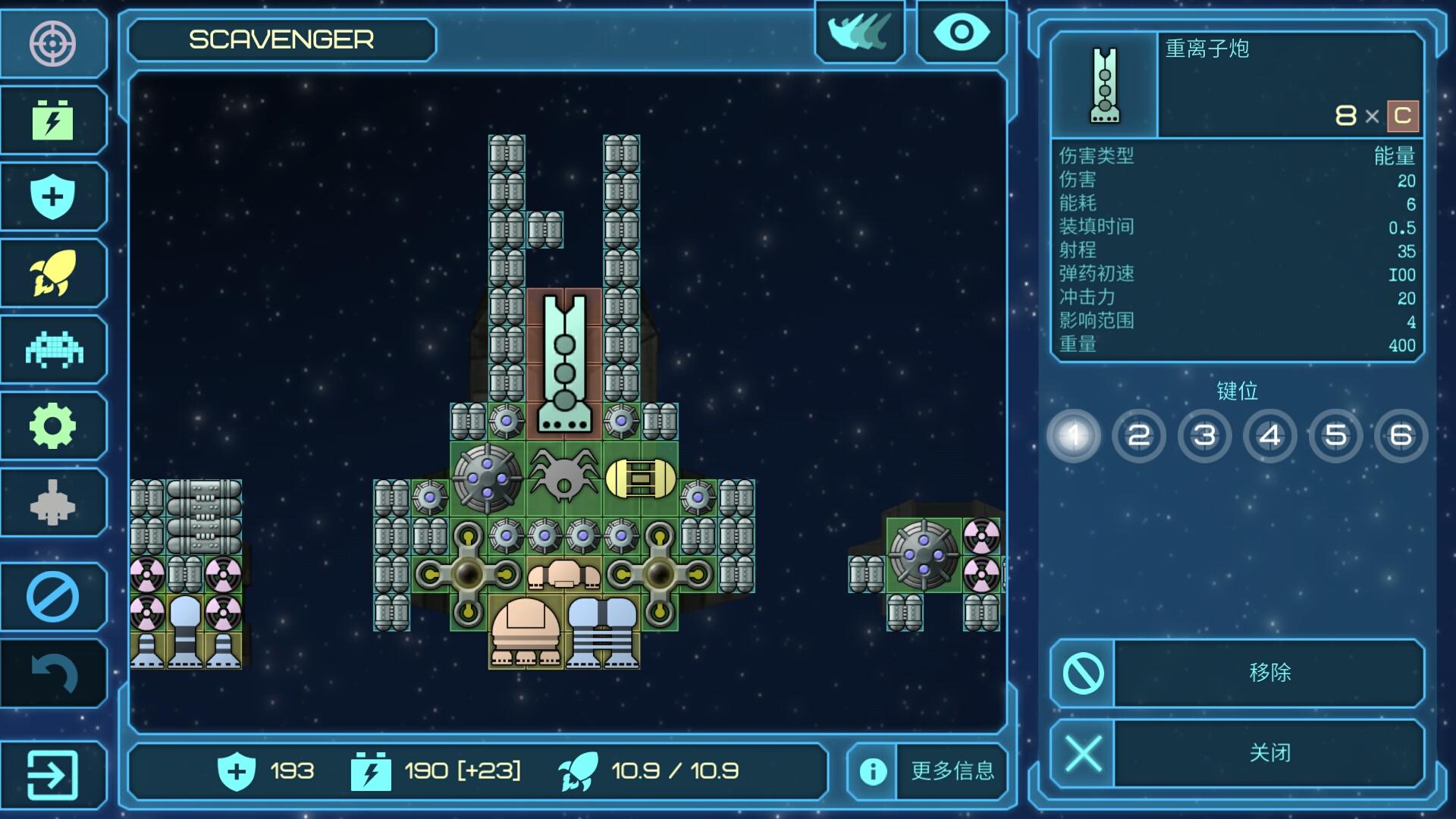Image resolution: width=1456 pixels, height=819 pixels.
Task: Toggle the eye visibility button
Action: (961, 33)
